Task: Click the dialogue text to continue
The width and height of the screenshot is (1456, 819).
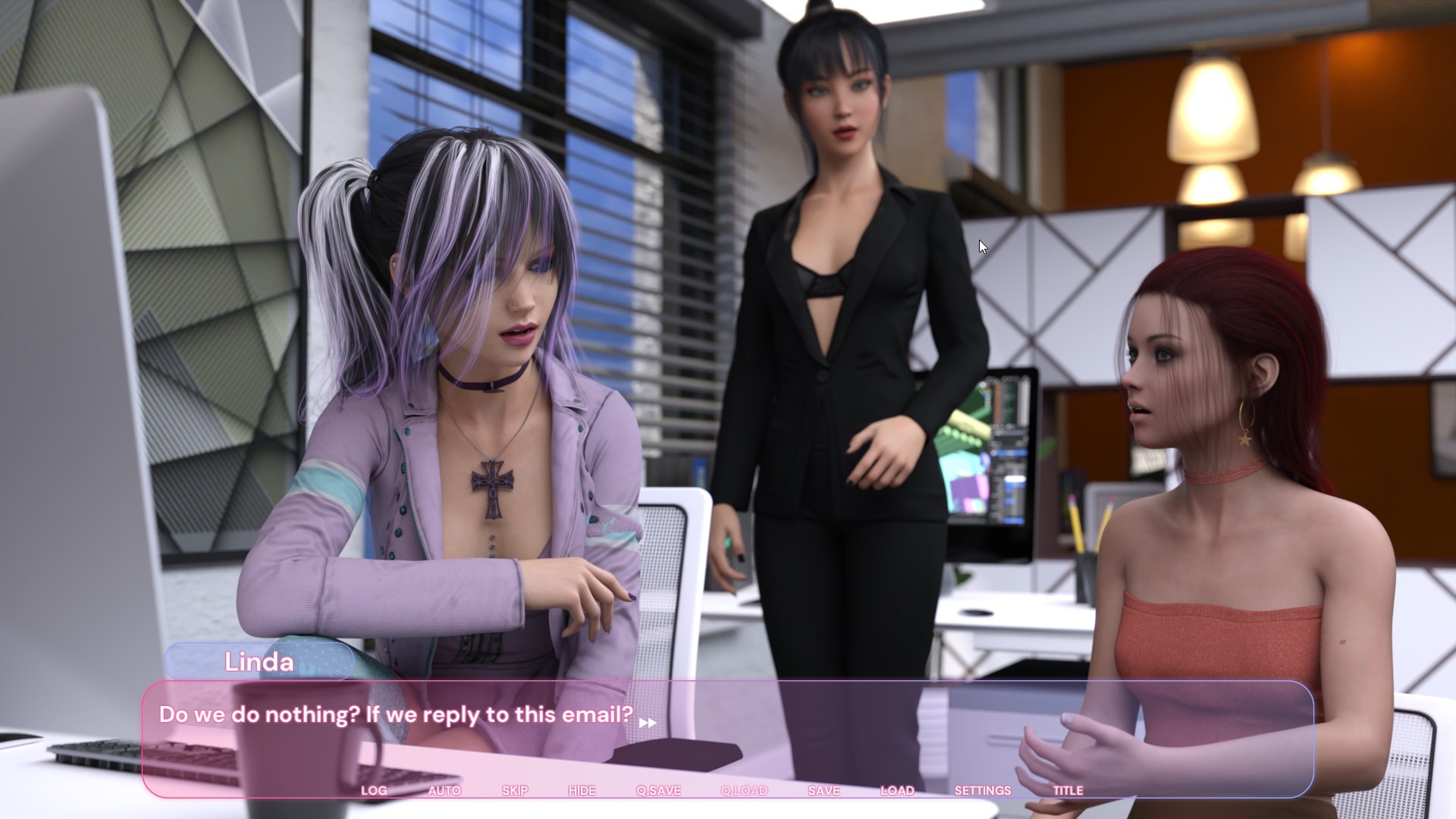Action: click(396, 714)
